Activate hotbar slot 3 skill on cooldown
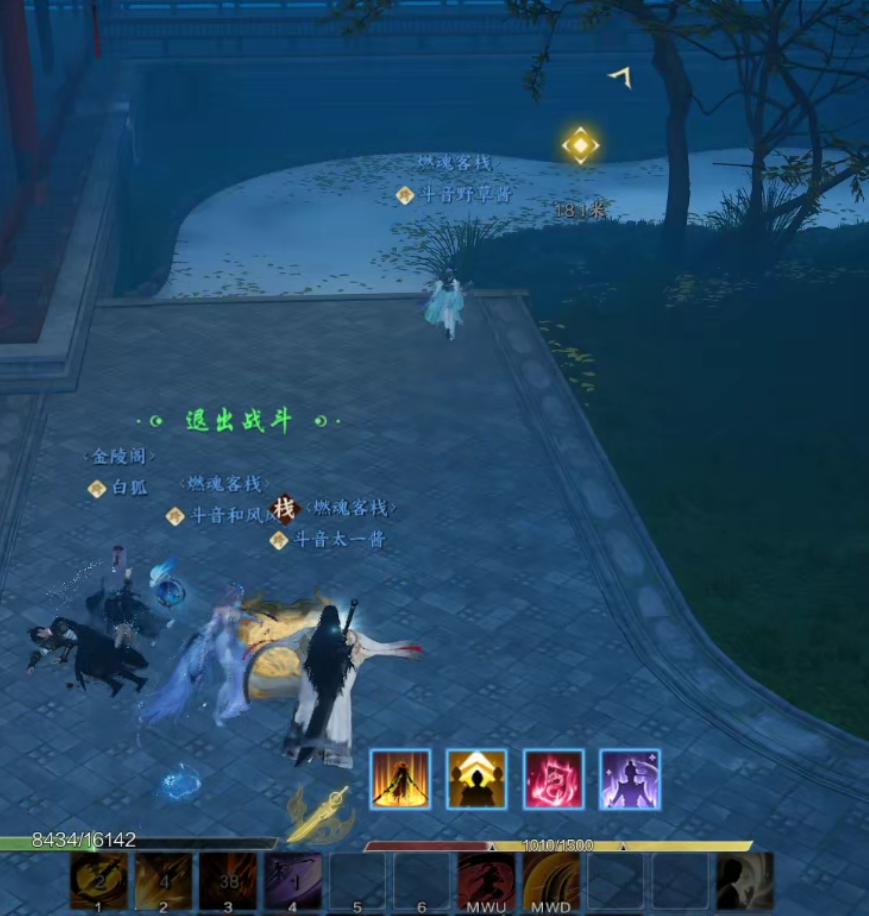This screenshot has width=869, height=916. click(228, 879)
